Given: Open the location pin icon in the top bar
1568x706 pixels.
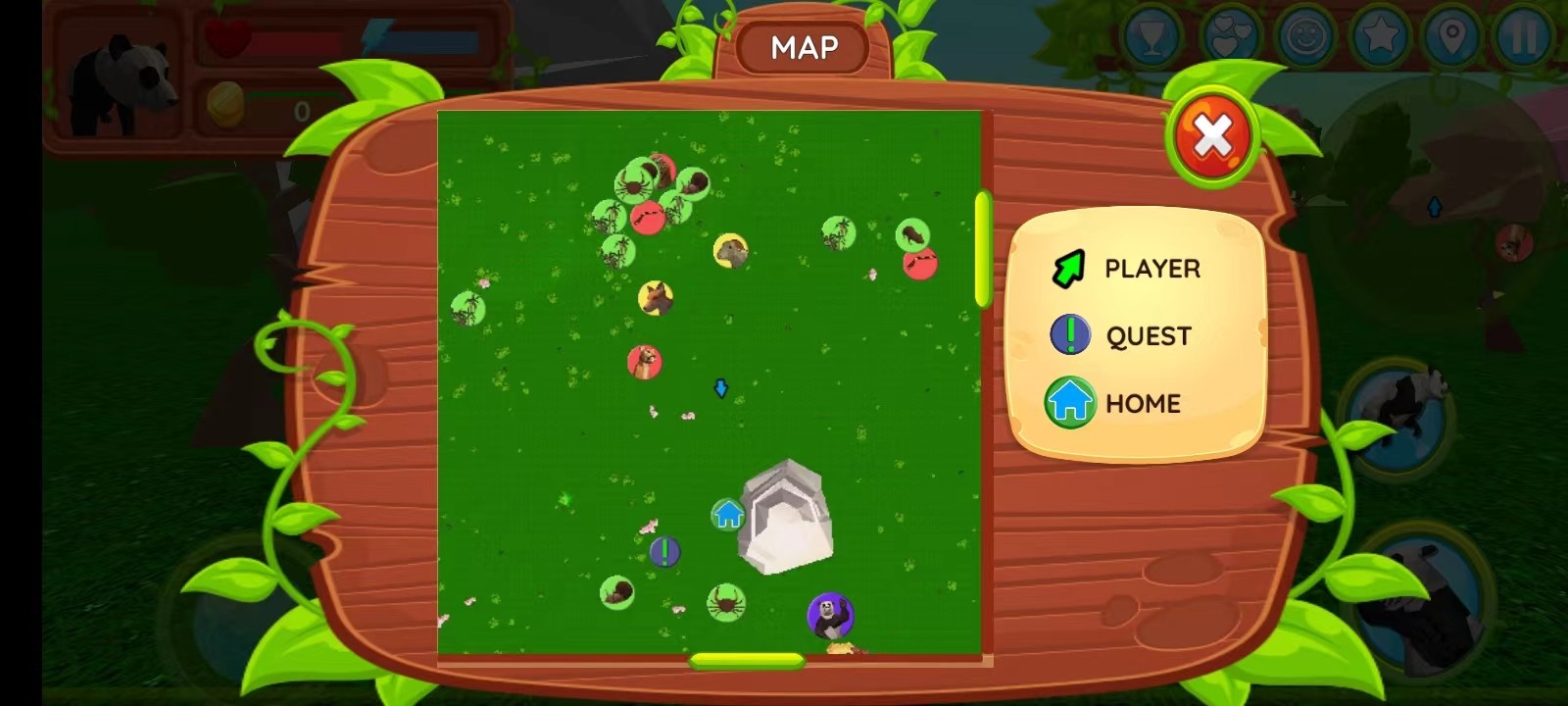Looking at the screenshot, I should click(1451, 37).
